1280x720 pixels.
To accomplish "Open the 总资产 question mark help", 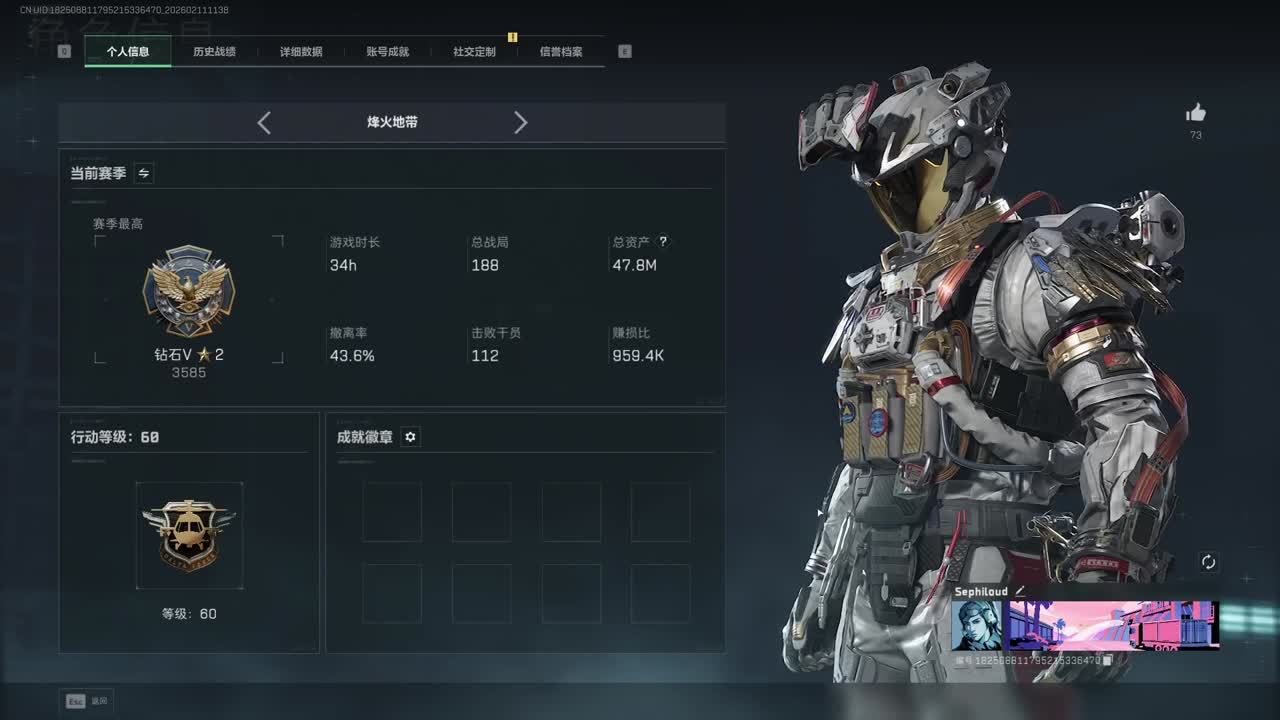I will pos(662,242).
